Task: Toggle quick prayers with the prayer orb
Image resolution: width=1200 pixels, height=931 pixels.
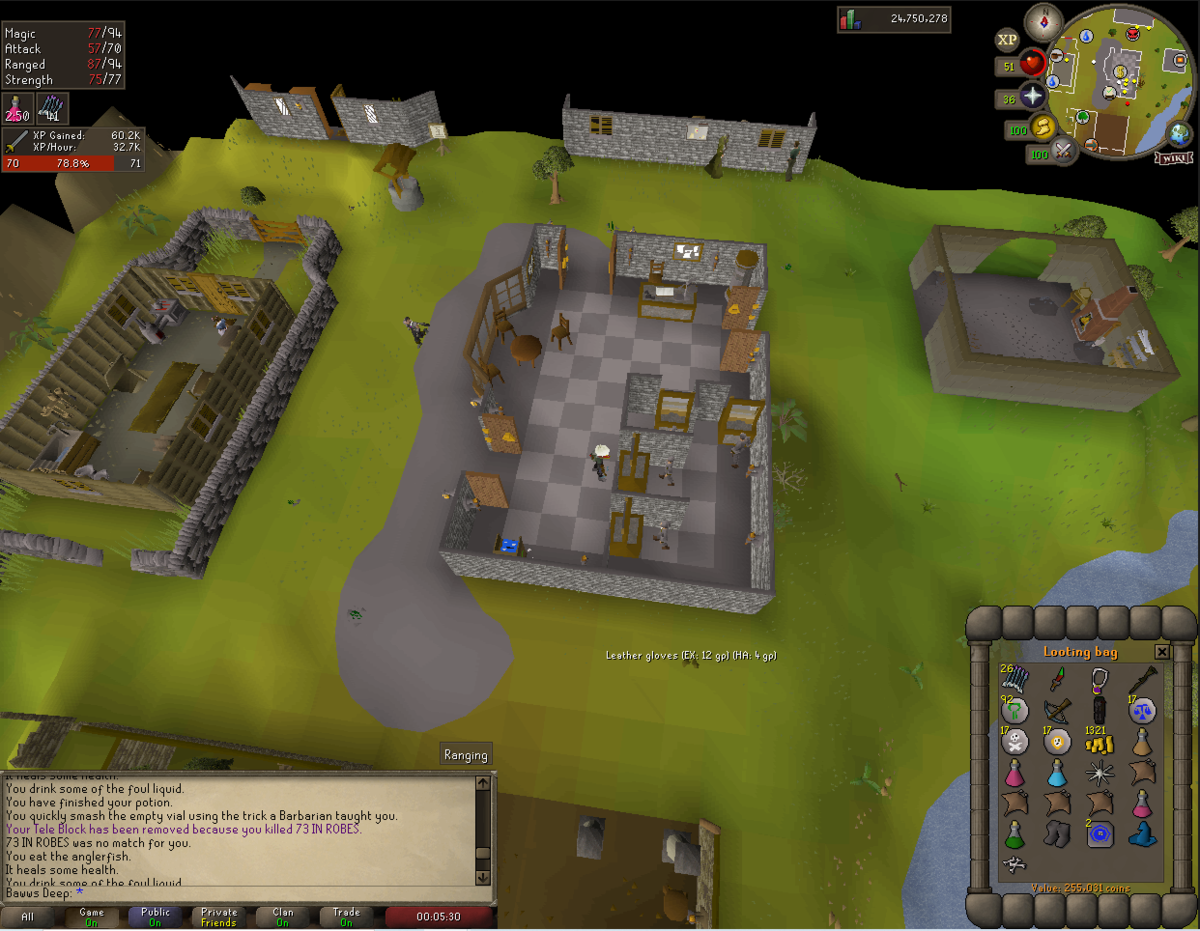Action: click(x=1031, y=97)
